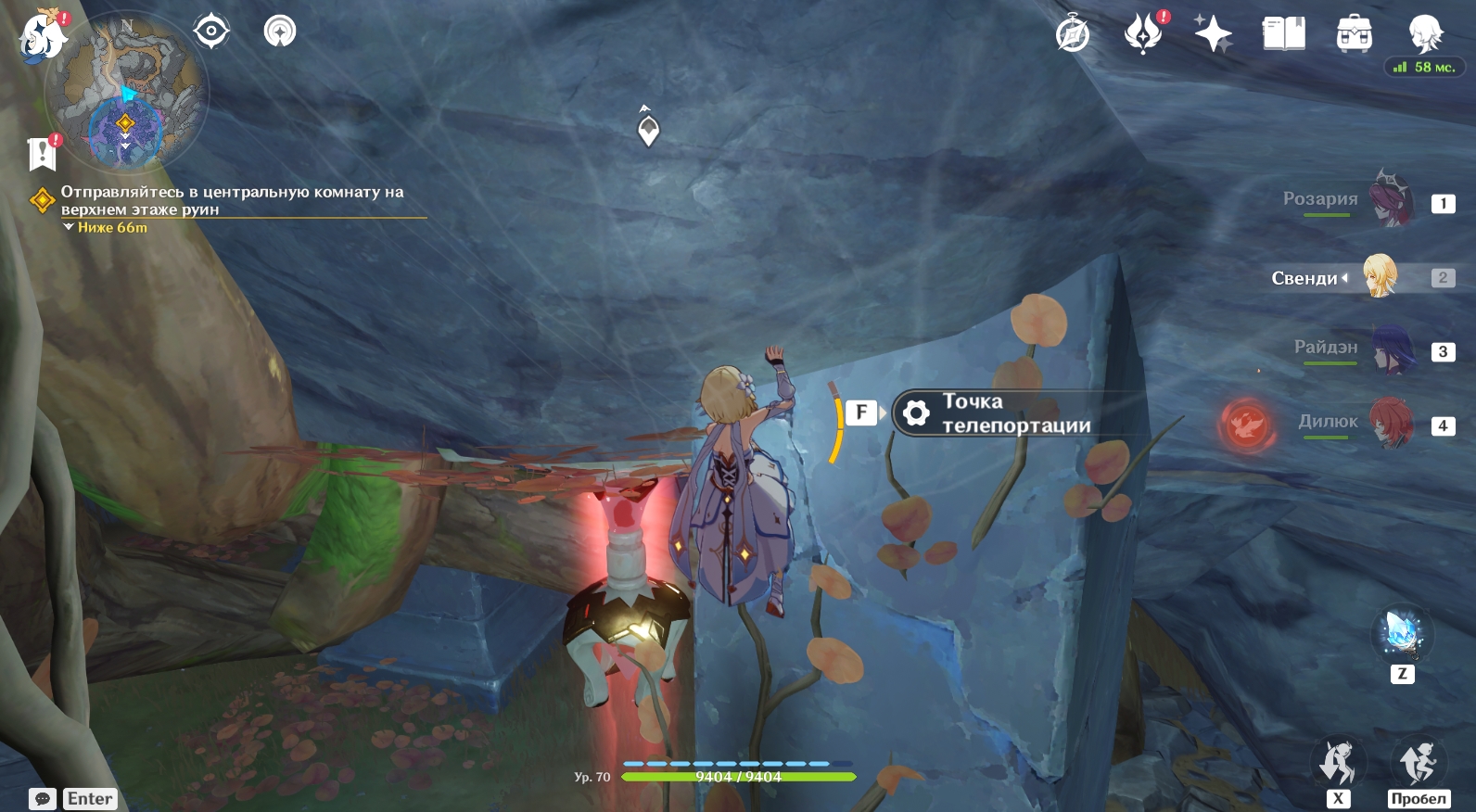Open the quest navigation target icon

(x=211, y=32)
